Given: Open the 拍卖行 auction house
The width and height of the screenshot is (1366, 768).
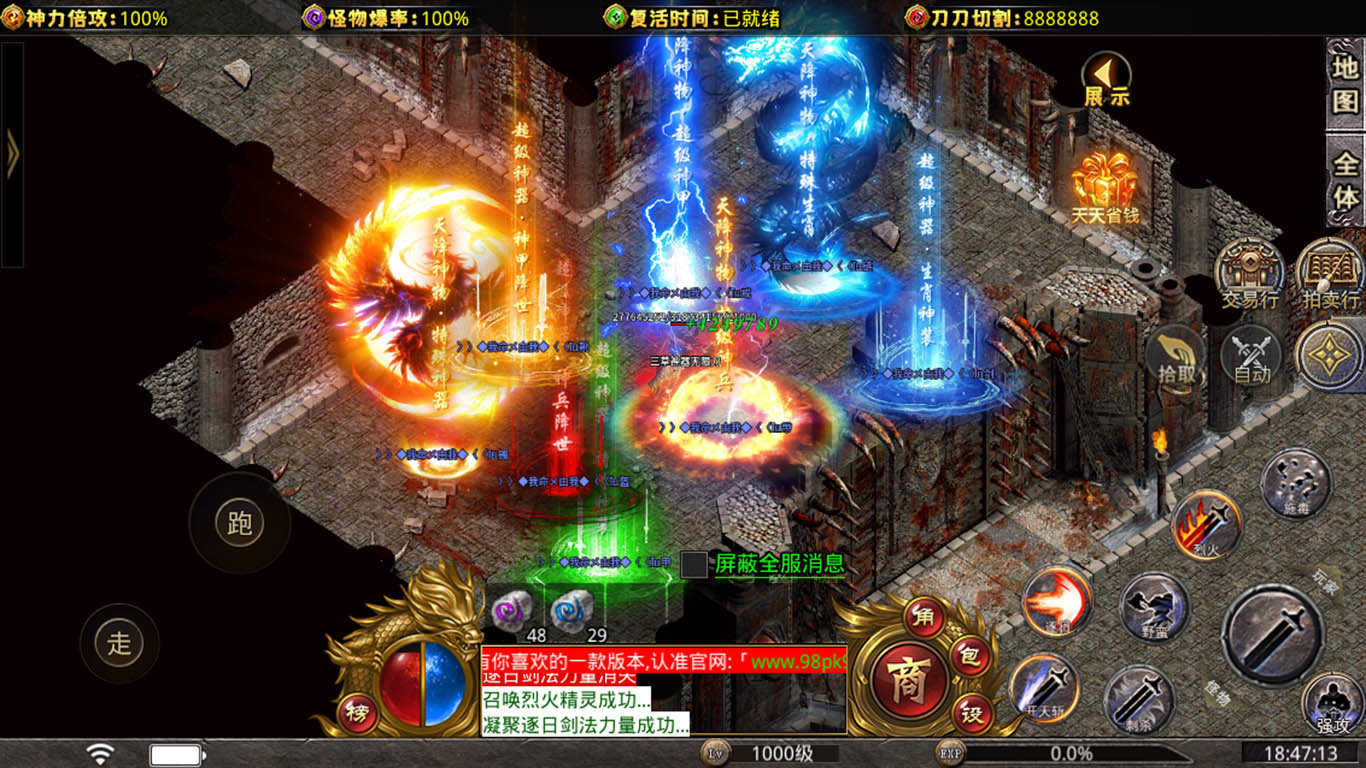Looking at the screenshot, I should click(x=1329, y=273).
